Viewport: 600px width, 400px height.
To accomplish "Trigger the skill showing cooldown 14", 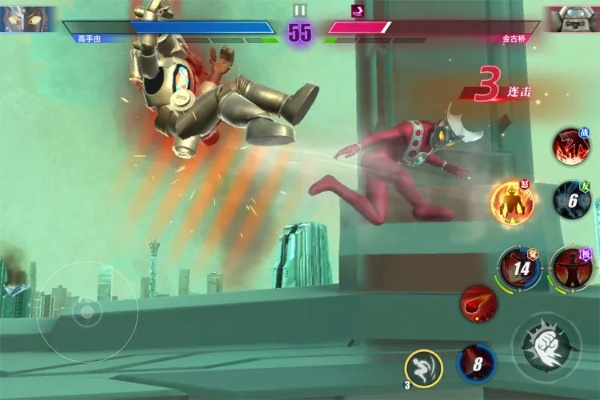I will point(519,268).
